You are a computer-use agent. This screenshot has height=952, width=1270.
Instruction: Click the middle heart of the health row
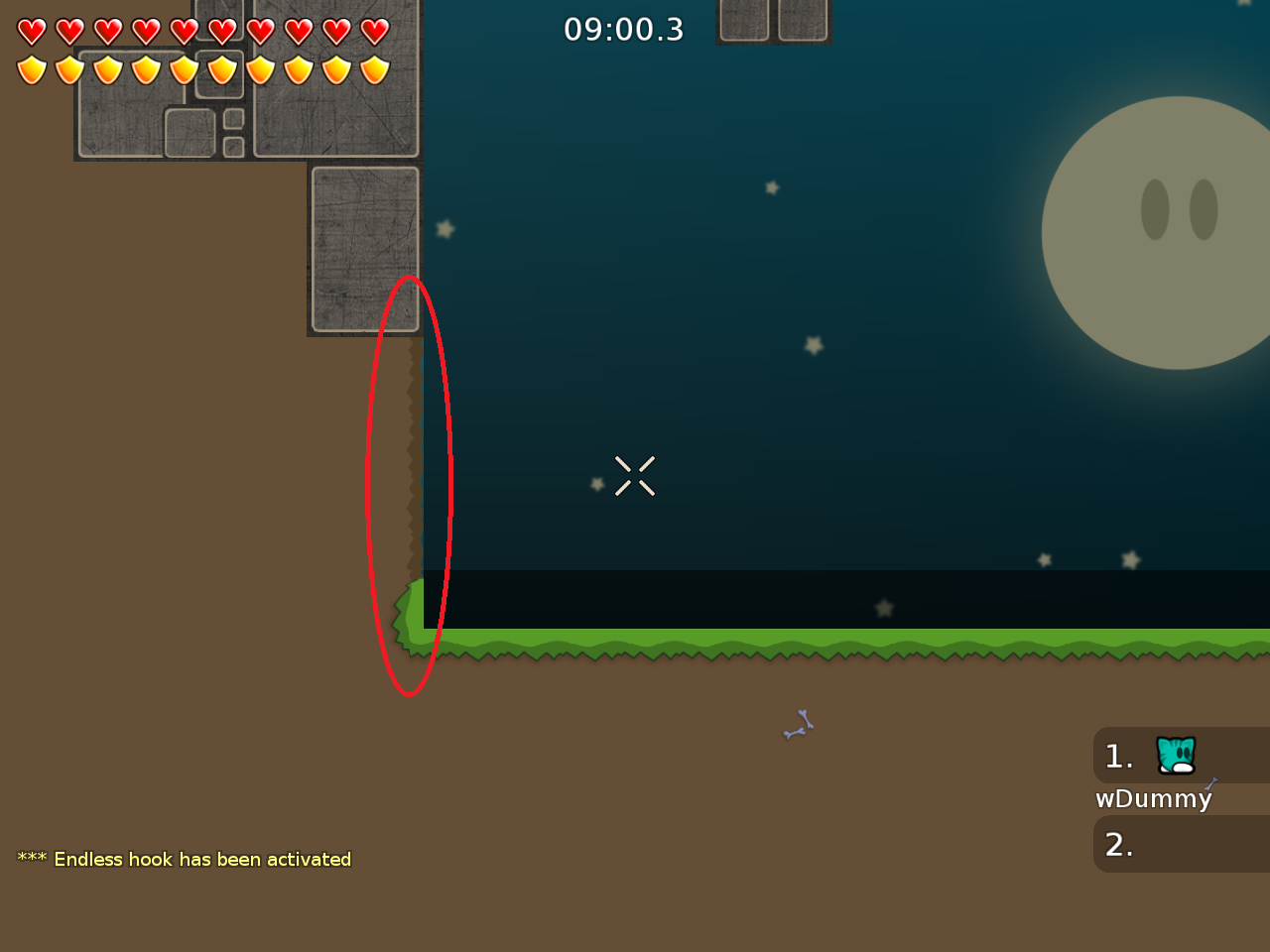tap(183, 31)
